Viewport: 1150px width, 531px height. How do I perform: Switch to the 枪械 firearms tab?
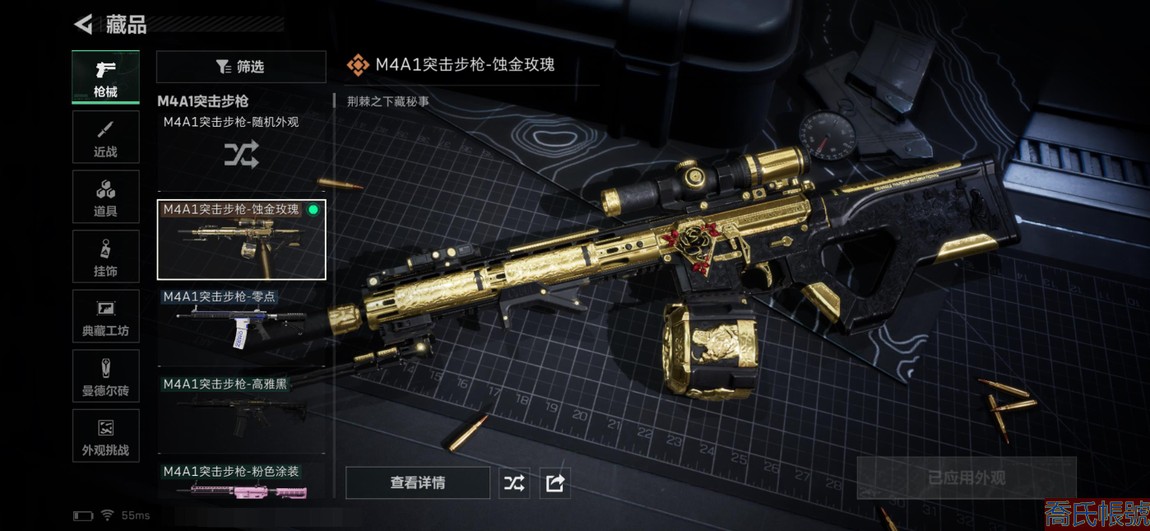[105, 78]
